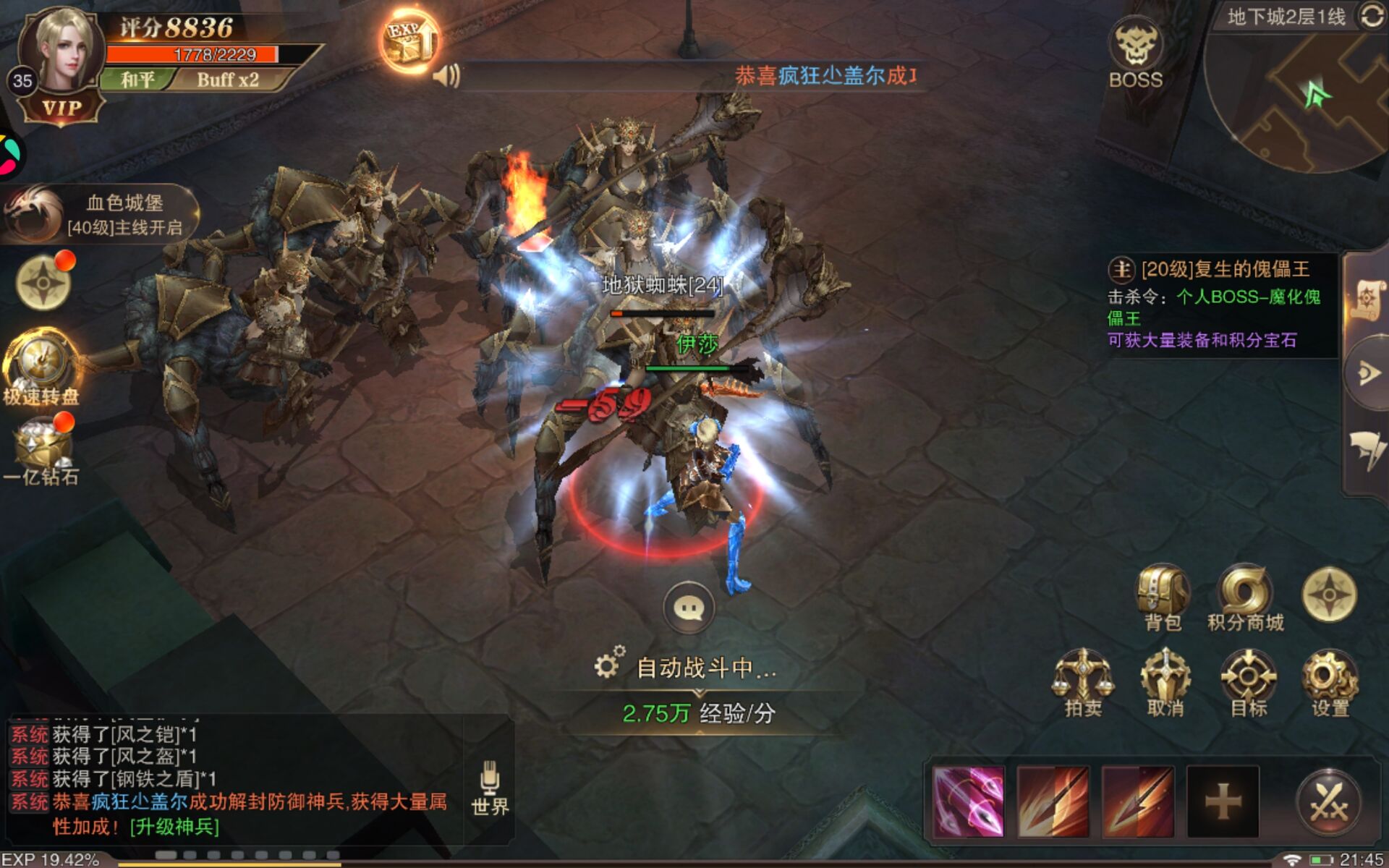Open the 一亿钻石 diamond chest event
The image size is (1389, 868).
tap(41, 448)
